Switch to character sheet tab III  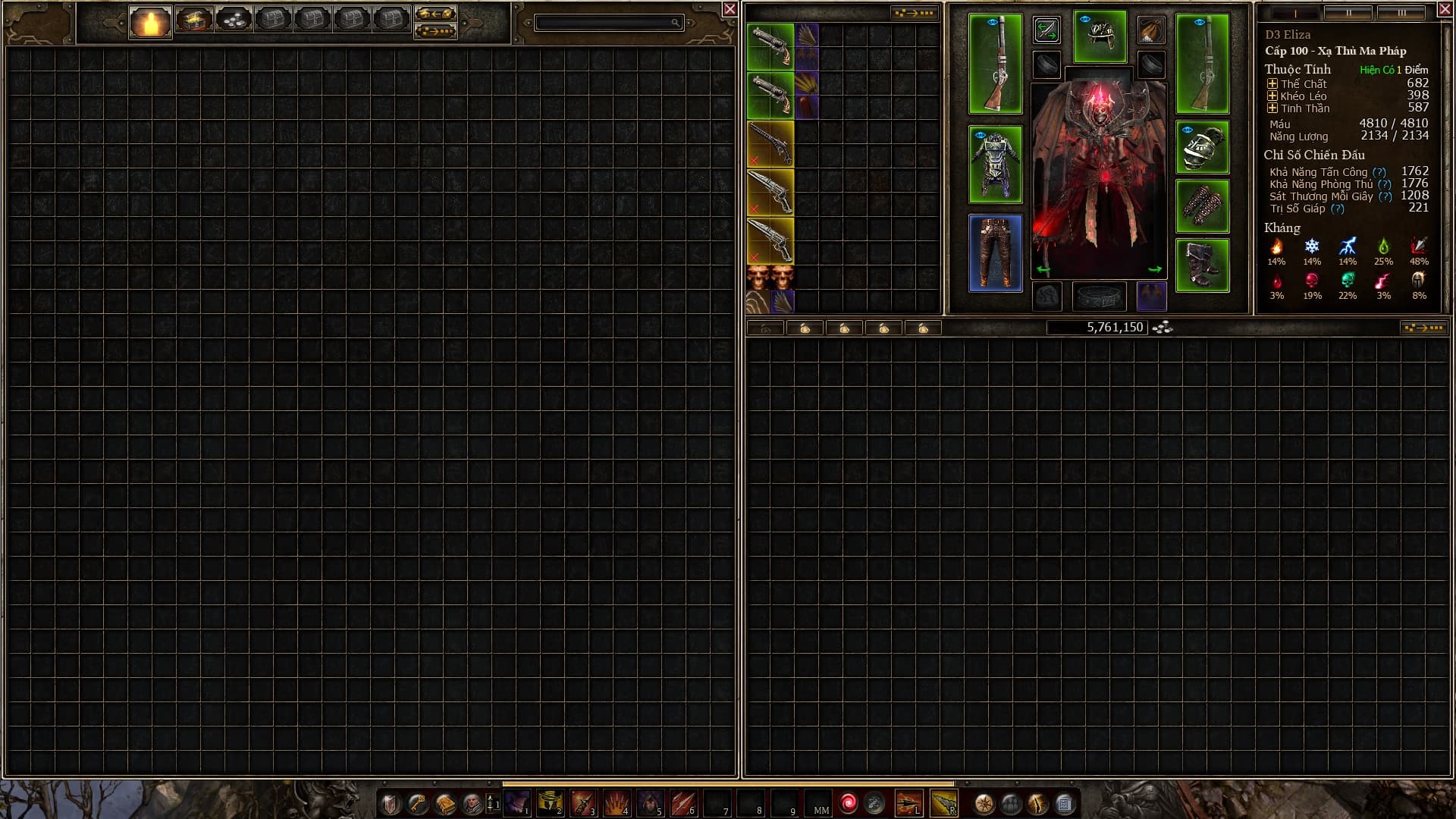coord(1401,13)
